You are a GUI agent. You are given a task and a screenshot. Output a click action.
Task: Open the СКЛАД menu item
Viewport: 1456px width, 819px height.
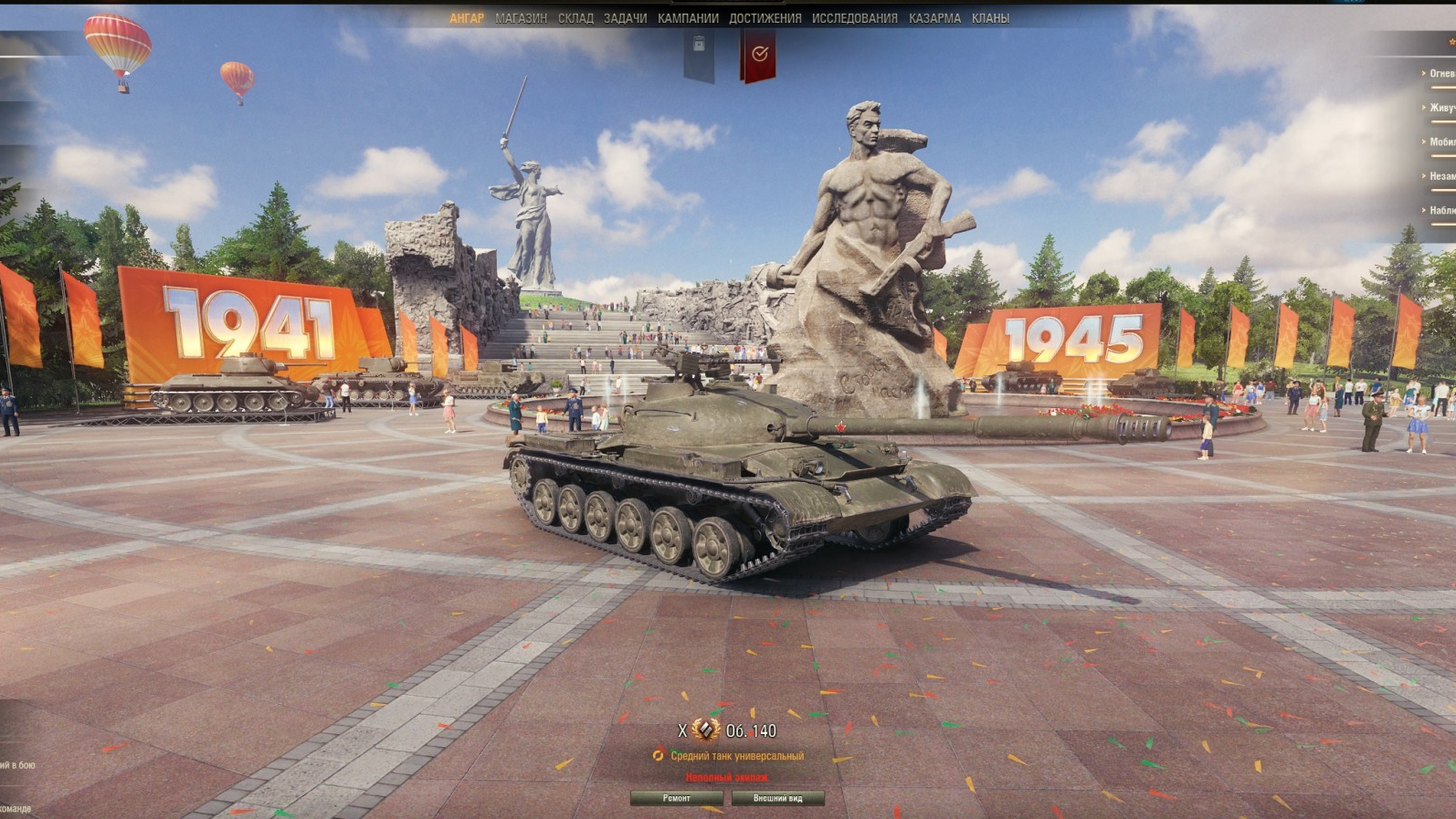[575, 16]
